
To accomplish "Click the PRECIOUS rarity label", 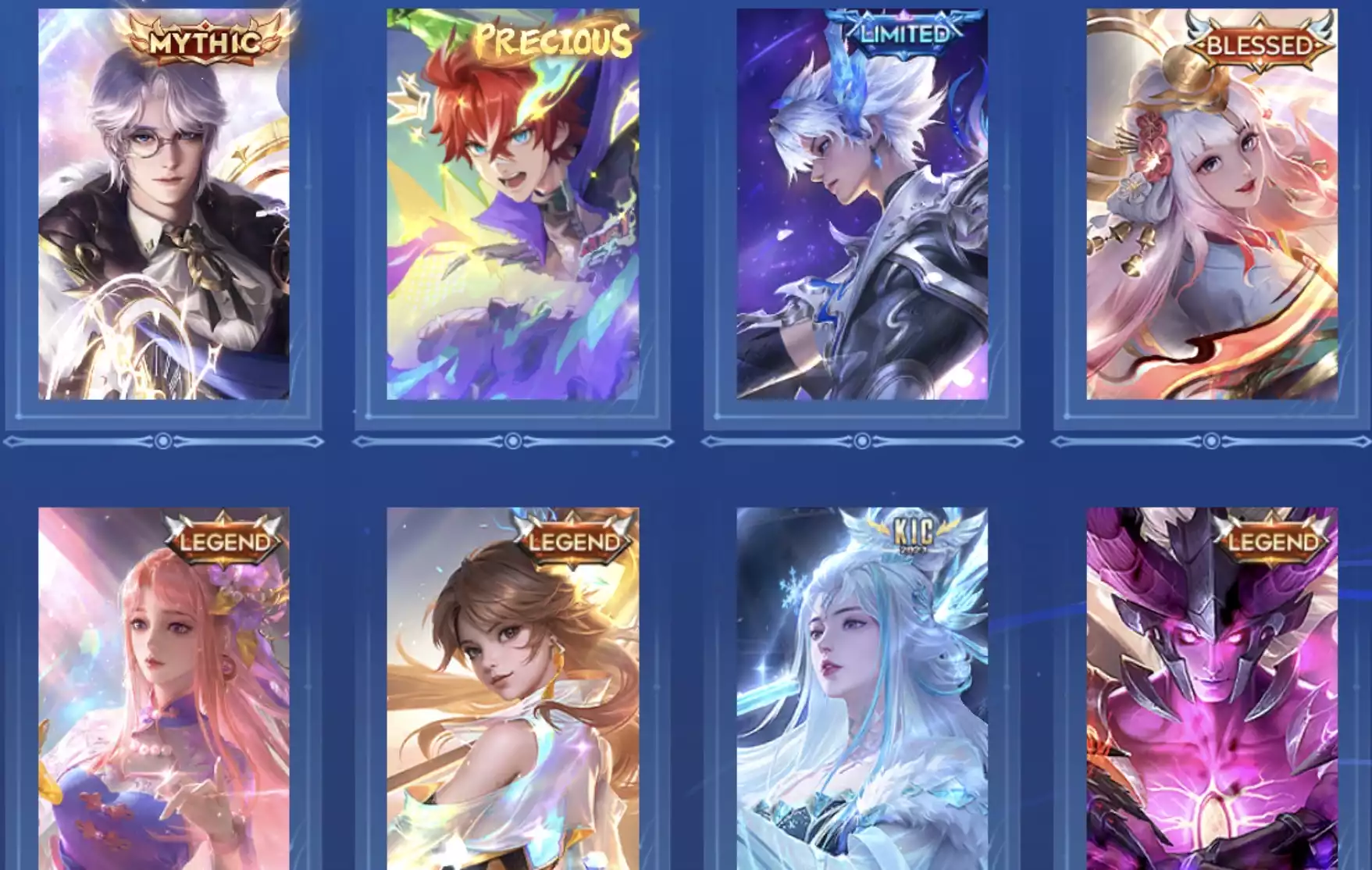I will (553, 38).
